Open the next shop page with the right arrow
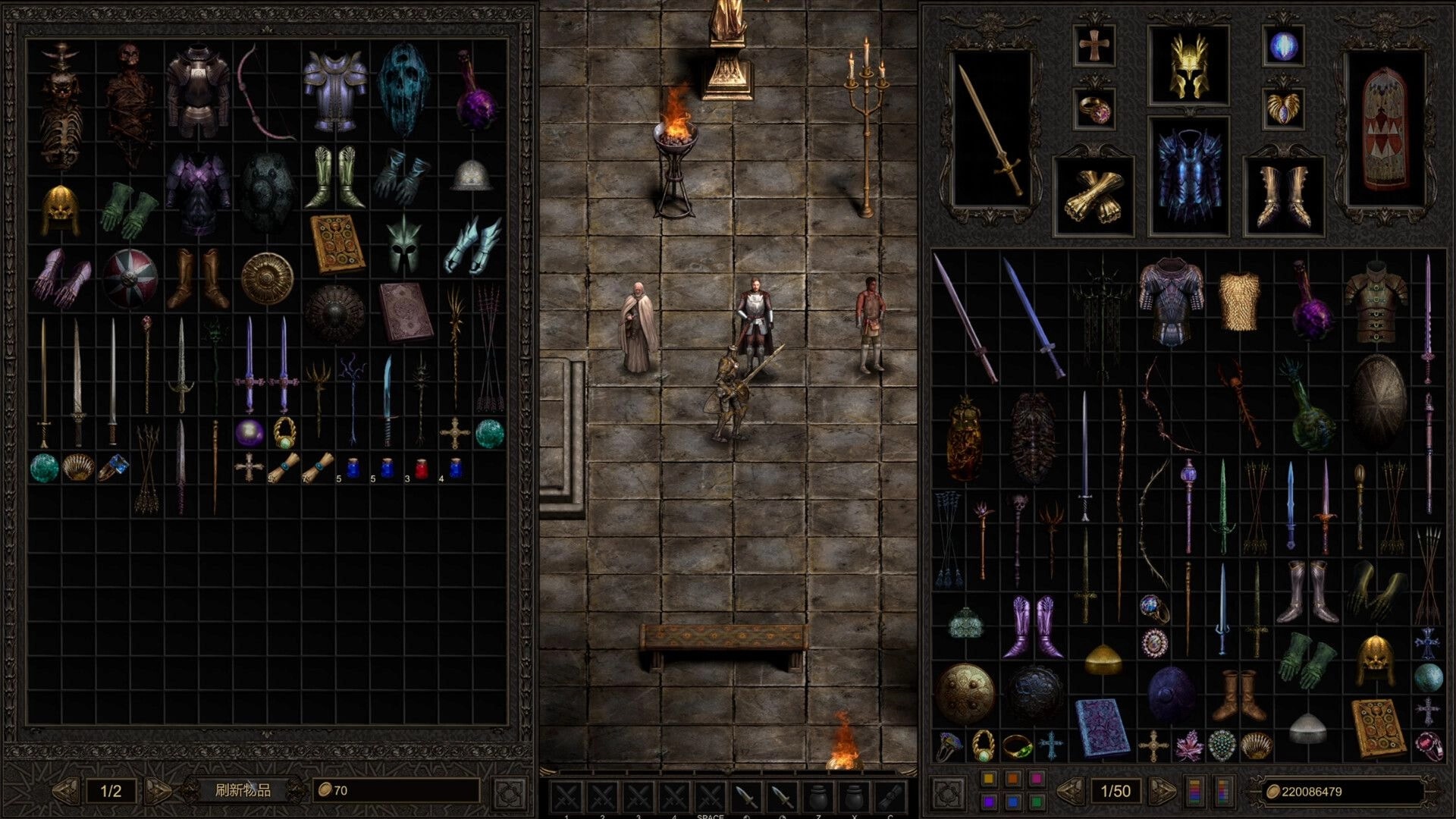The height and width of the screenshot is (819, 1456). point(158,792)
